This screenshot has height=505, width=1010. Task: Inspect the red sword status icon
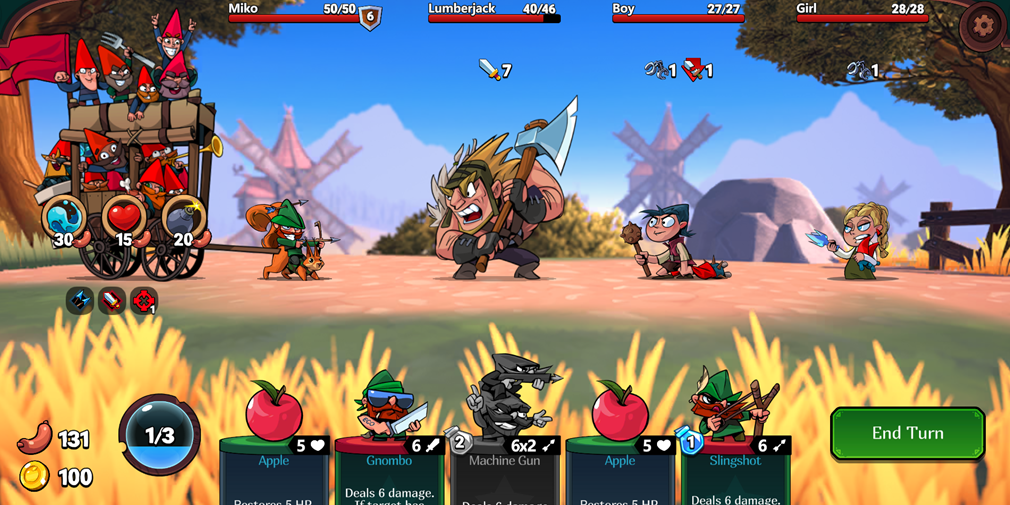point(112,300)
